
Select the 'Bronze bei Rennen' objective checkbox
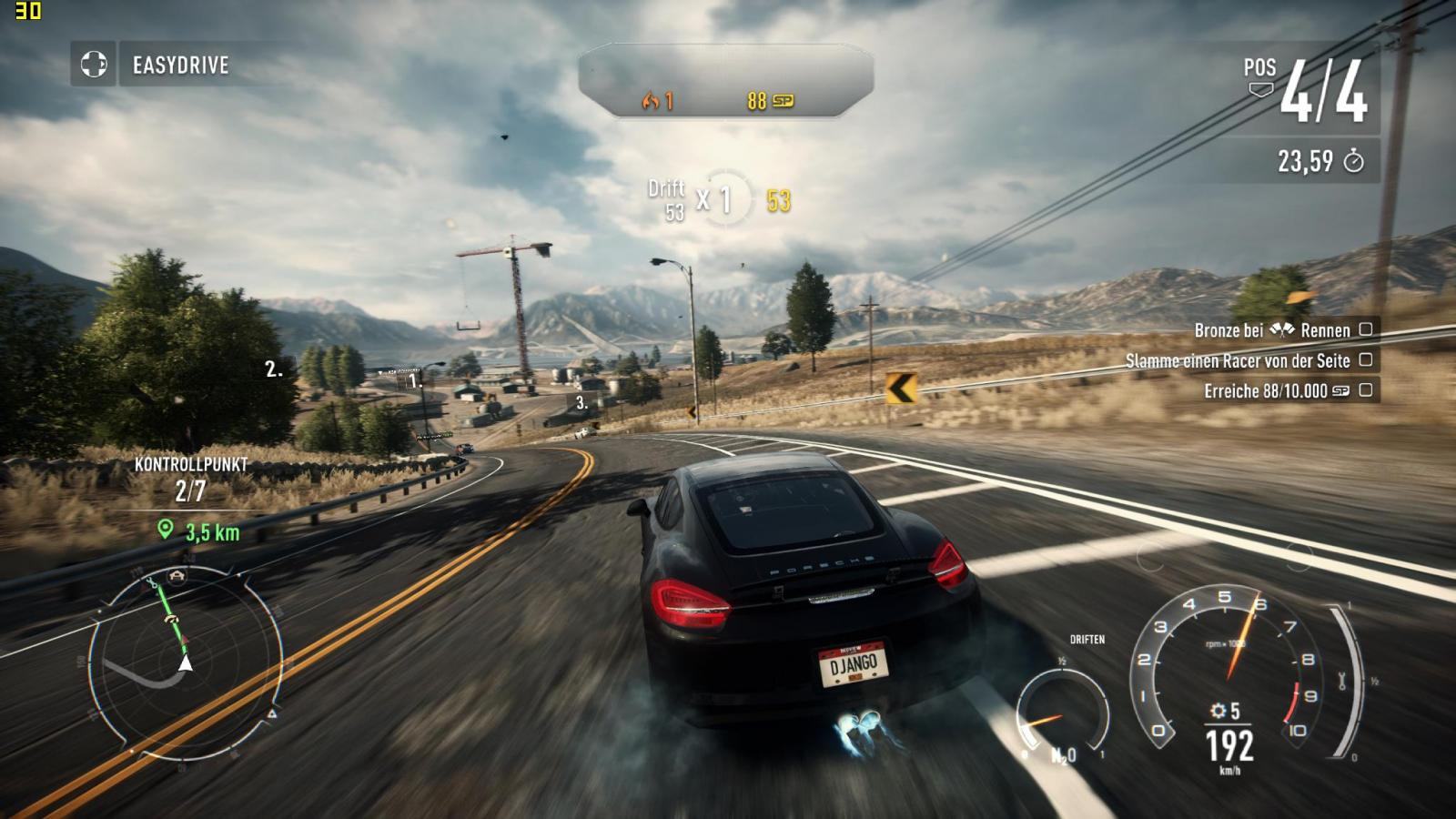point(1365,329)
